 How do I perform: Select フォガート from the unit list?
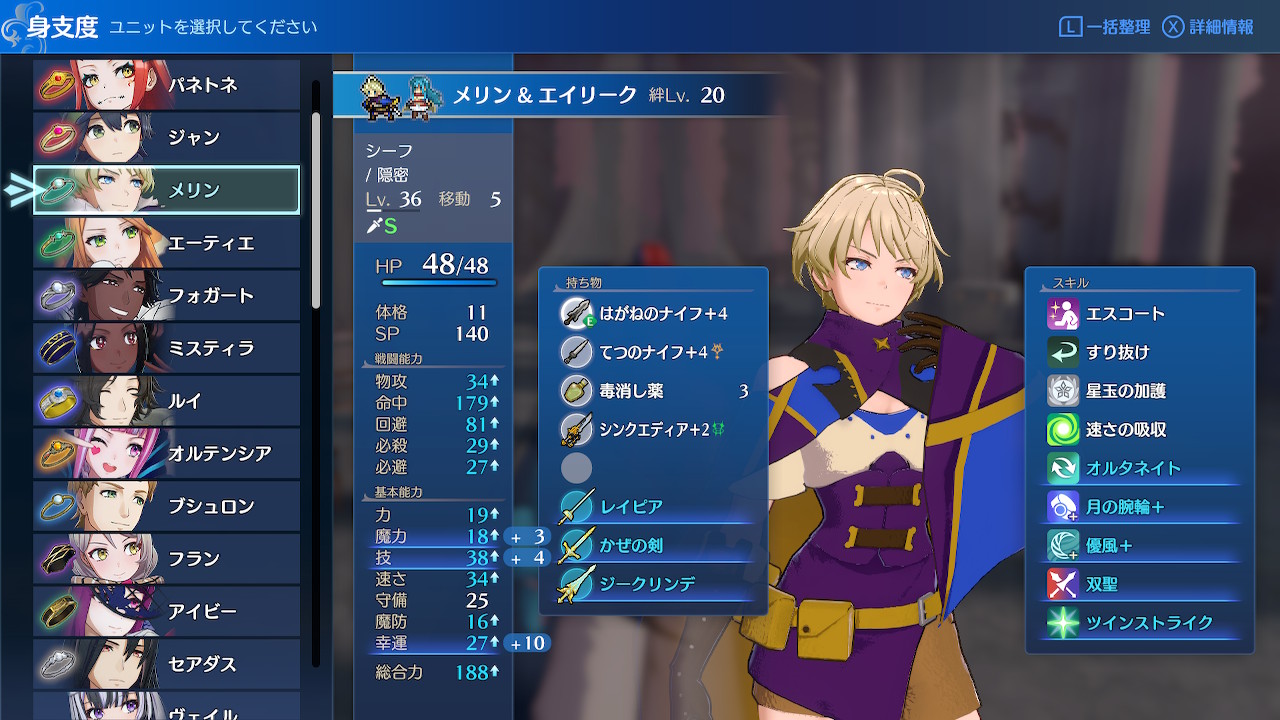tap(166, 296)
